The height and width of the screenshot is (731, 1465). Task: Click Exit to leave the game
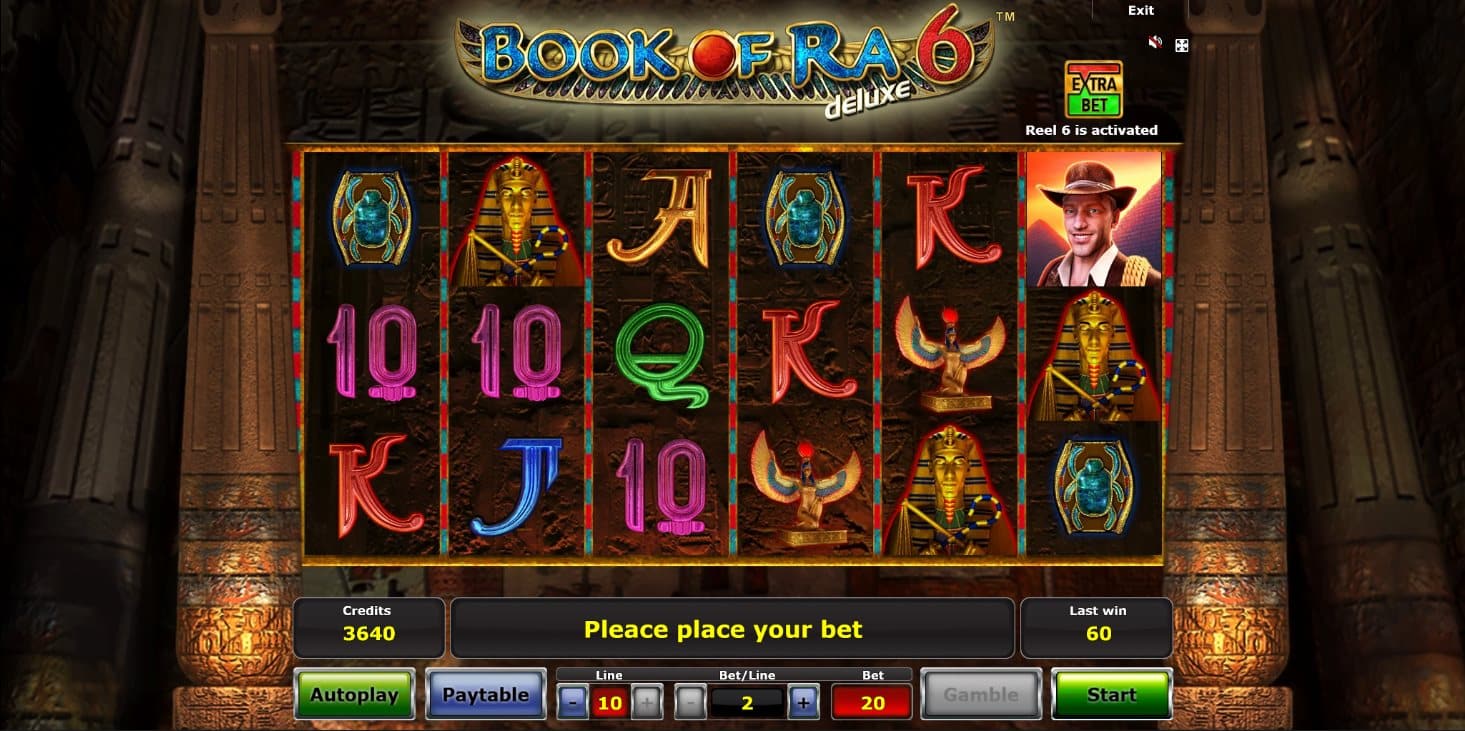pos(1139,10)
